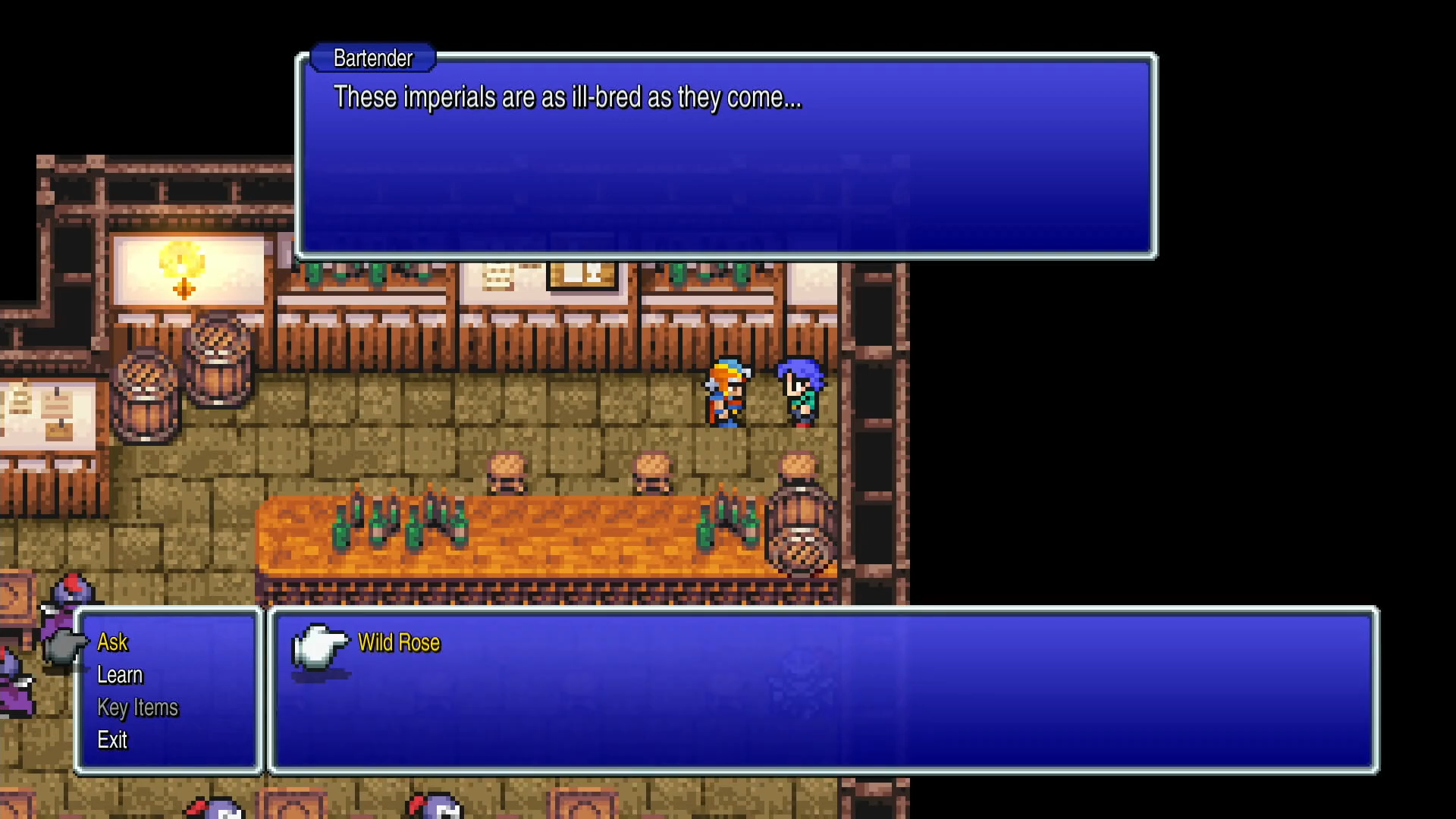
Task: Toggle the Ask option in the menu
Action: click(112, 642)
